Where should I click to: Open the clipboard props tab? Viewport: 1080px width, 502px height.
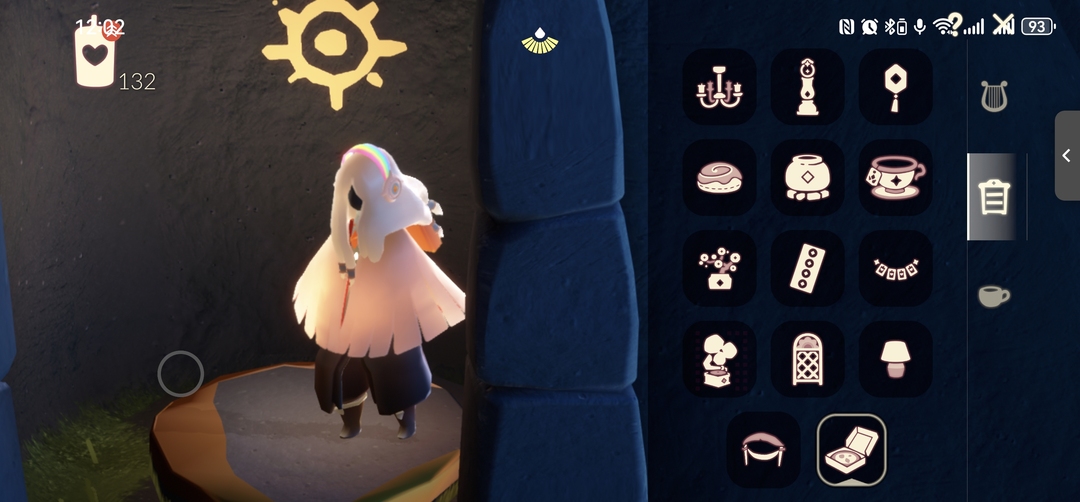click(x=993, y=197)
